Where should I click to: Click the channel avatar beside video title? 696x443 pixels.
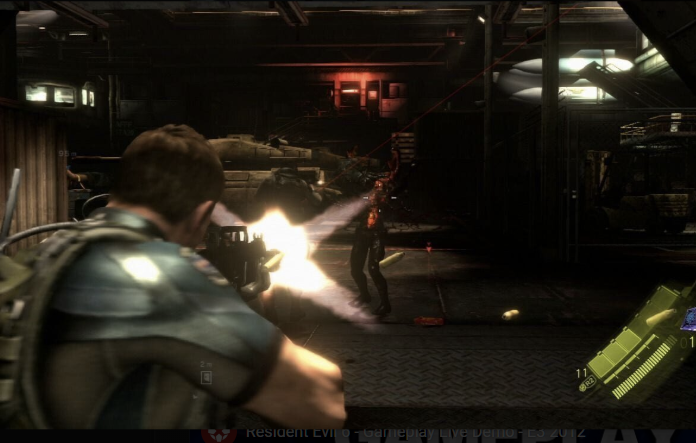(x=219, y=434)
